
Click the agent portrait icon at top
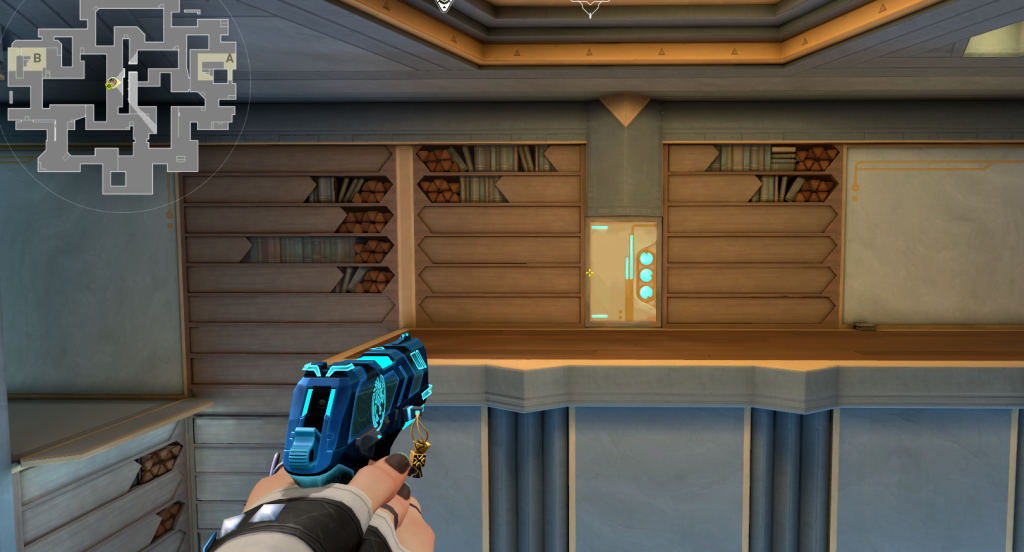pyautogui.click(x=445, y=5)
